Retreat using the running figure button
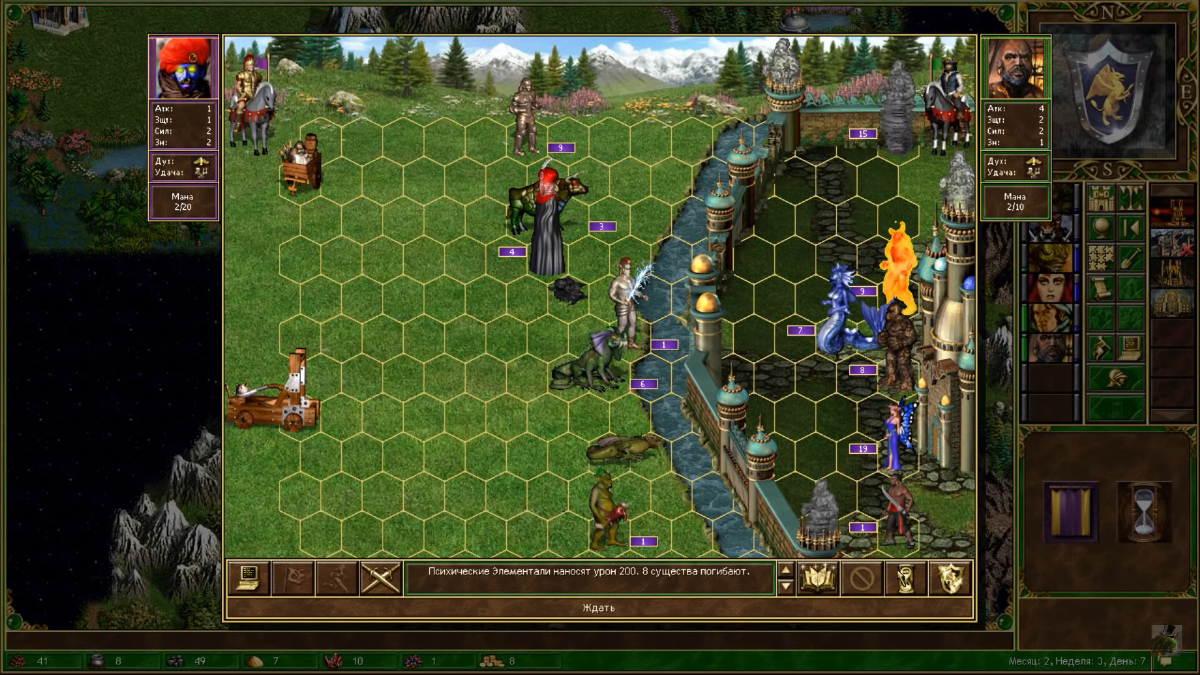The image size is (1200, 675). 336,578
